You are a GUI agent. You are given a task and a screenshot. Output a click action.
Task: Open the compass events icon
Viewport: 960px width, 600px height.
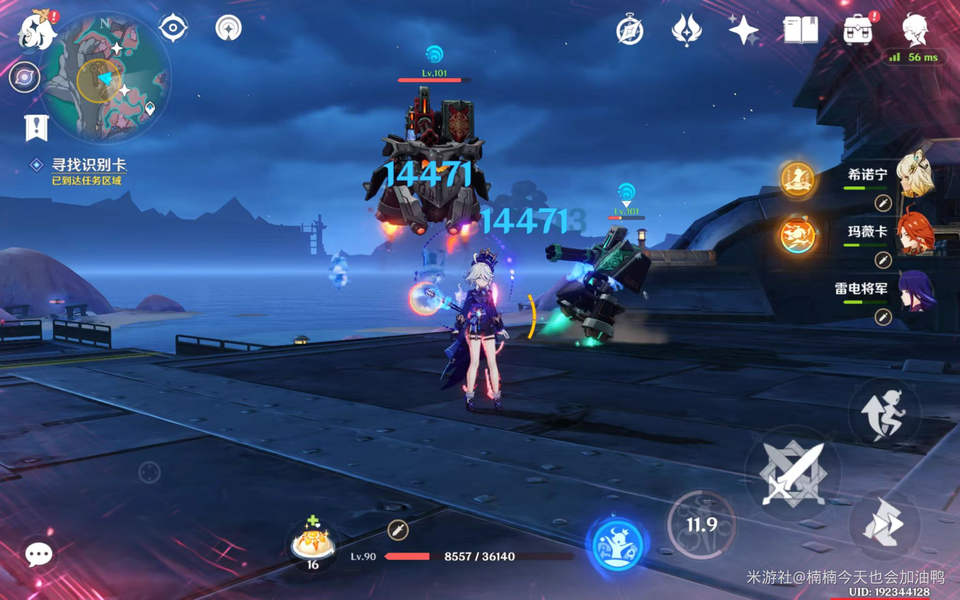[629, 30]
